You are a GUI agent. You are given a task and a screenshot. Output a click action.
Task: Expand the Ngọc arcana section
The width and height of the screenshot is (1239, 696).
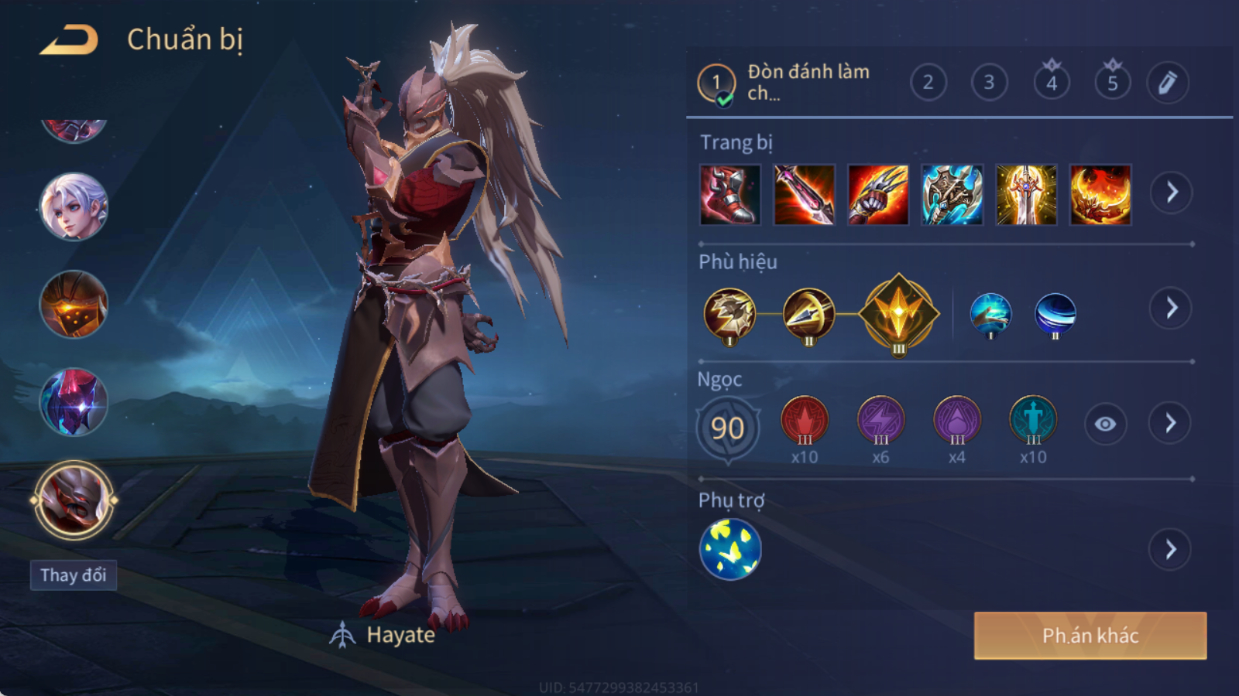pyautogui.click(x=1171, y=424)
